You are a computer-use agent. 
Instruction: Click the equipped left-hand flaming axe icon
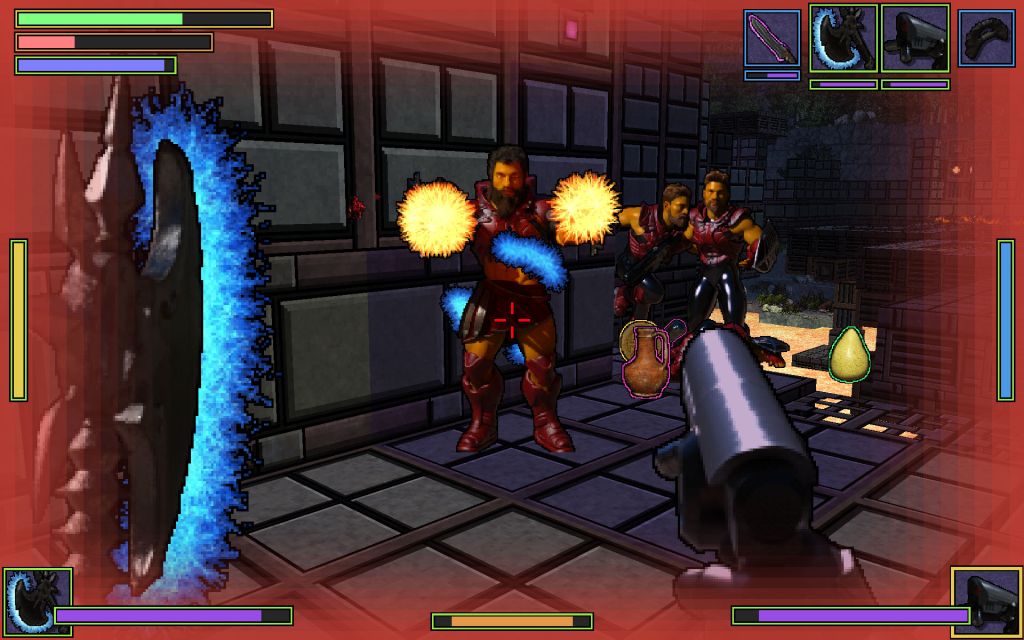coord(37,601)
